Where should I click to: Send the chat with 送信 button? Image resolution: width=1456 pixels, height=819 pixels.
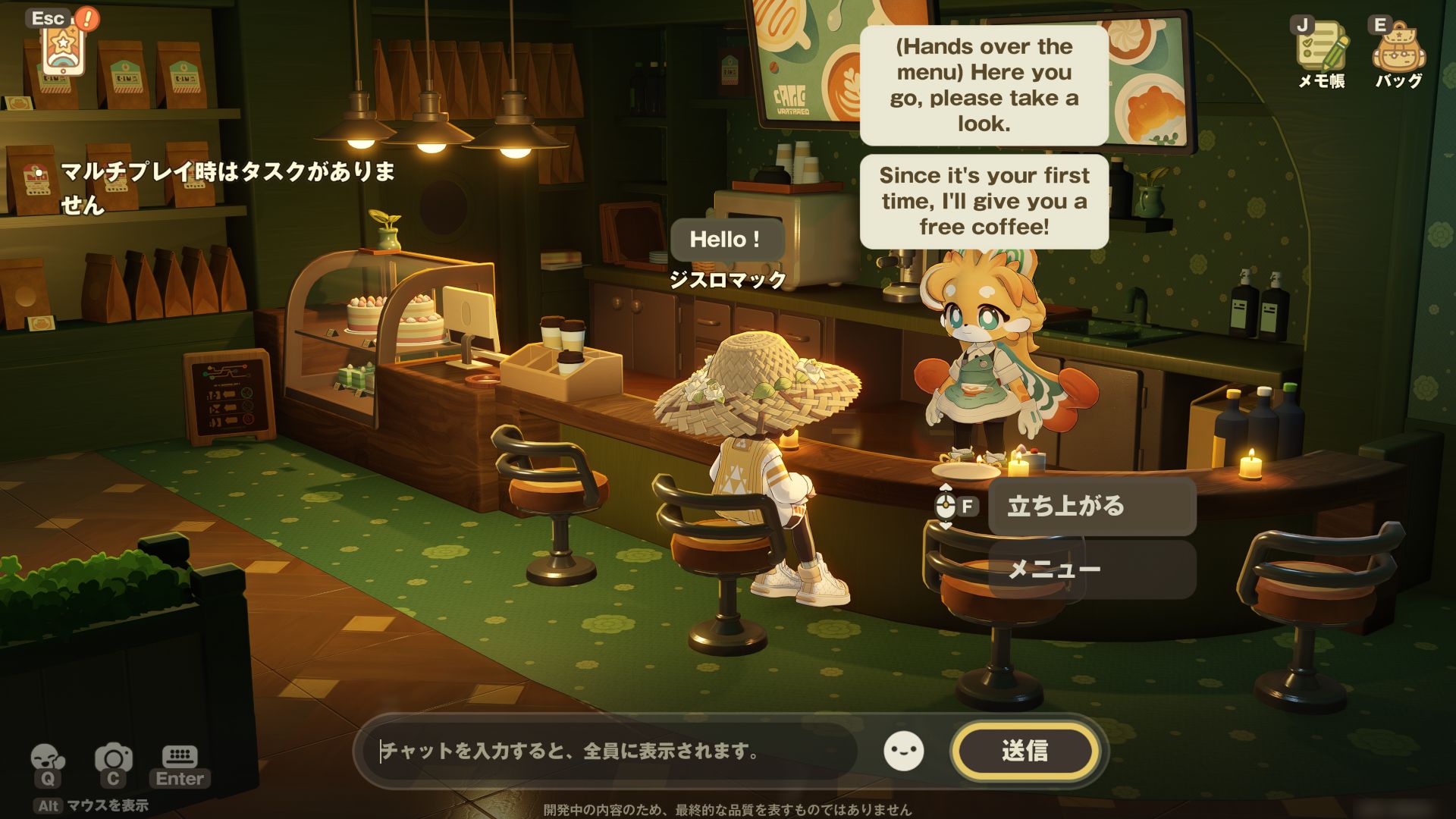(1025, 752)
